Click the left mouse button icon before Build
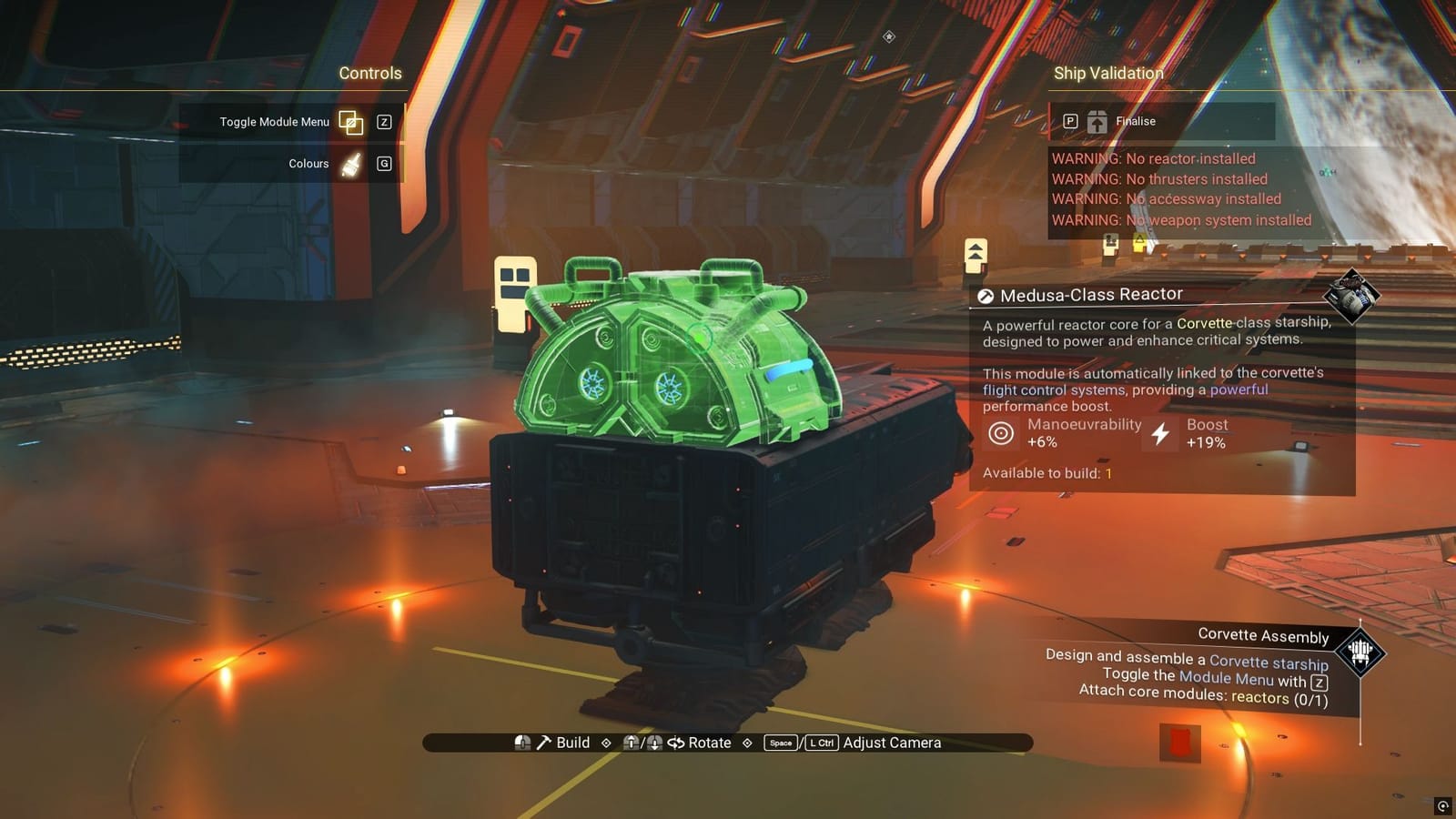 click(521, 743)
